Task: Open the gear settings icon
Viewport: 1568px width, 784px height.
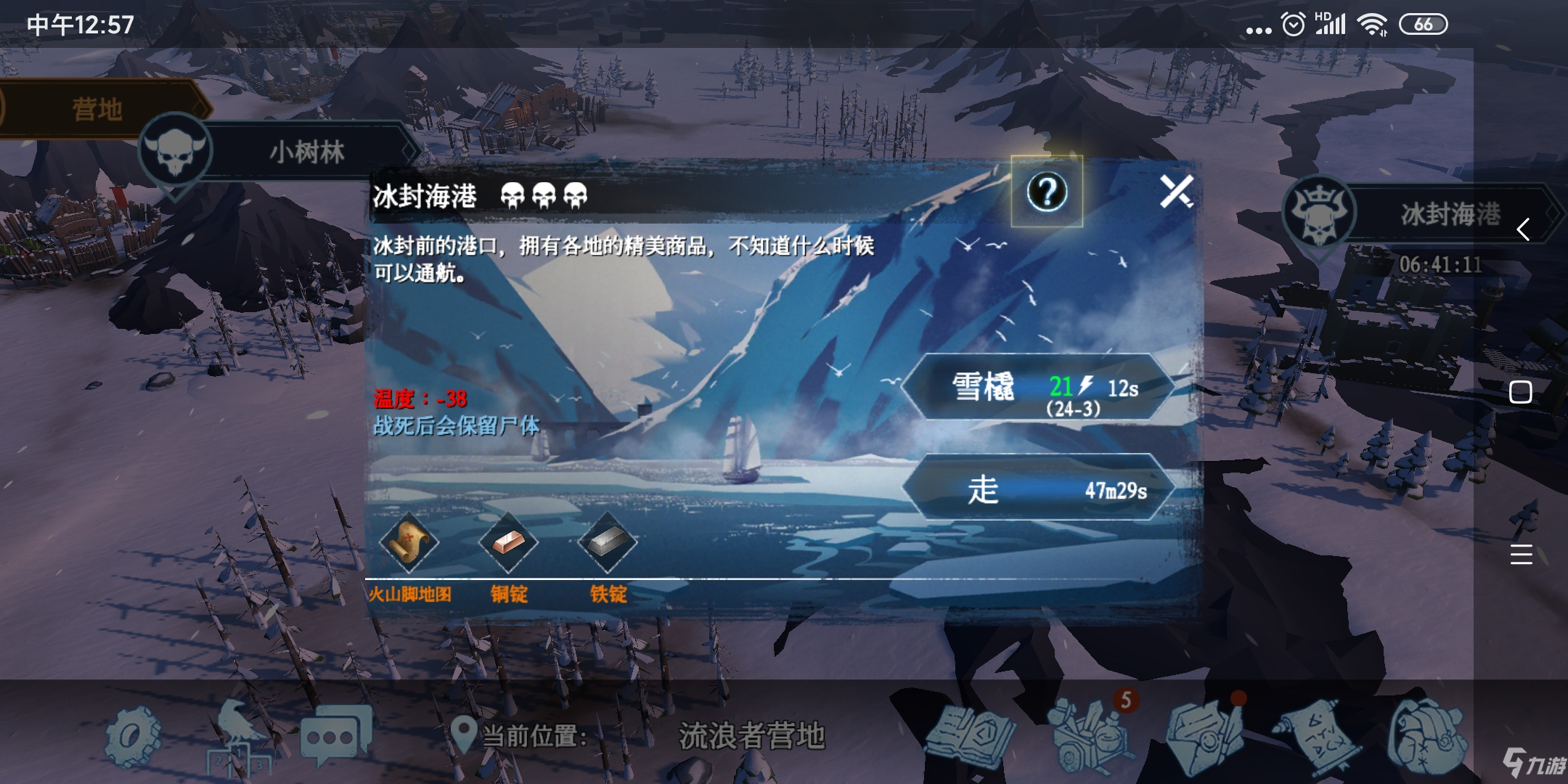Action: pyautogui.click(x=132, y=735)
